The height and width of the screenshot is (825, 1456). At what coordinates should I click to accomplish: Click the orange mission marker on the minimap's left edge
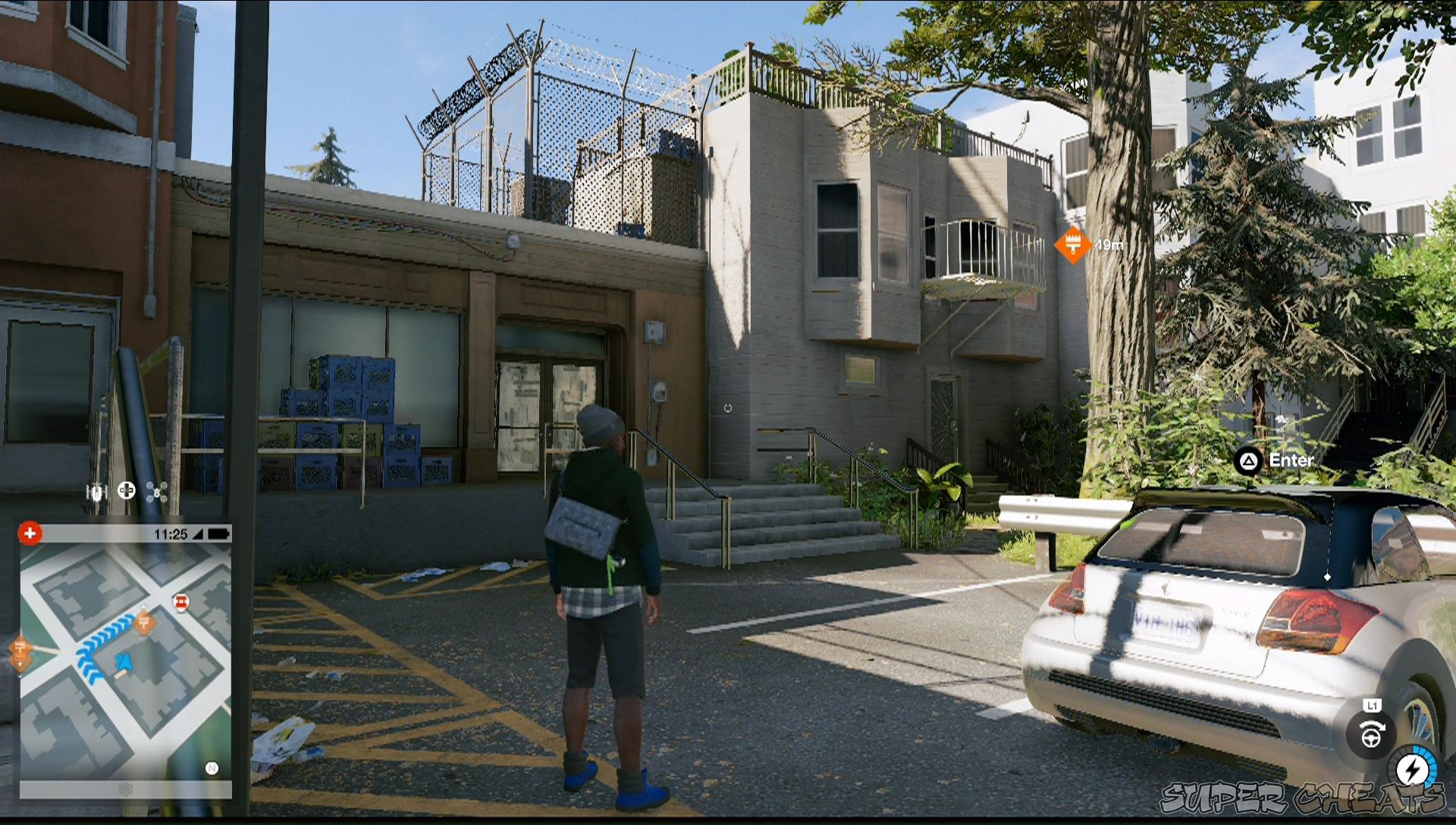[x=21, y=650]
